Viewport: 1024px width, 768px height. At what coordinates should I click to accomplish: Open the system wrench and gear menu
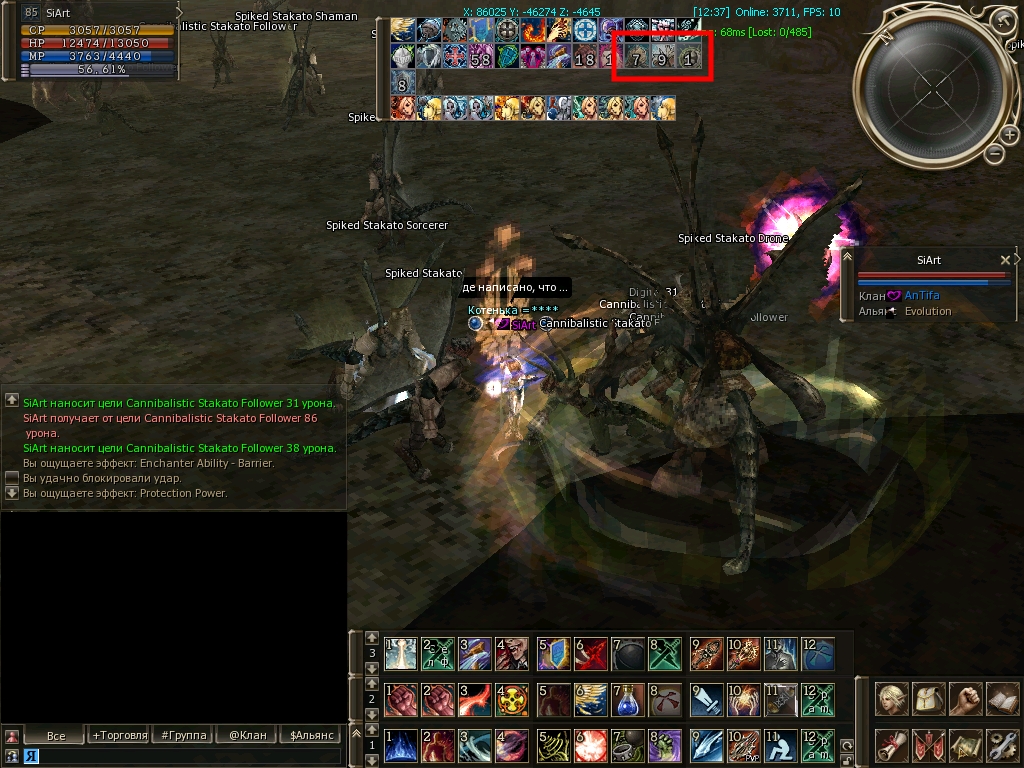(x=1001, y=745)
